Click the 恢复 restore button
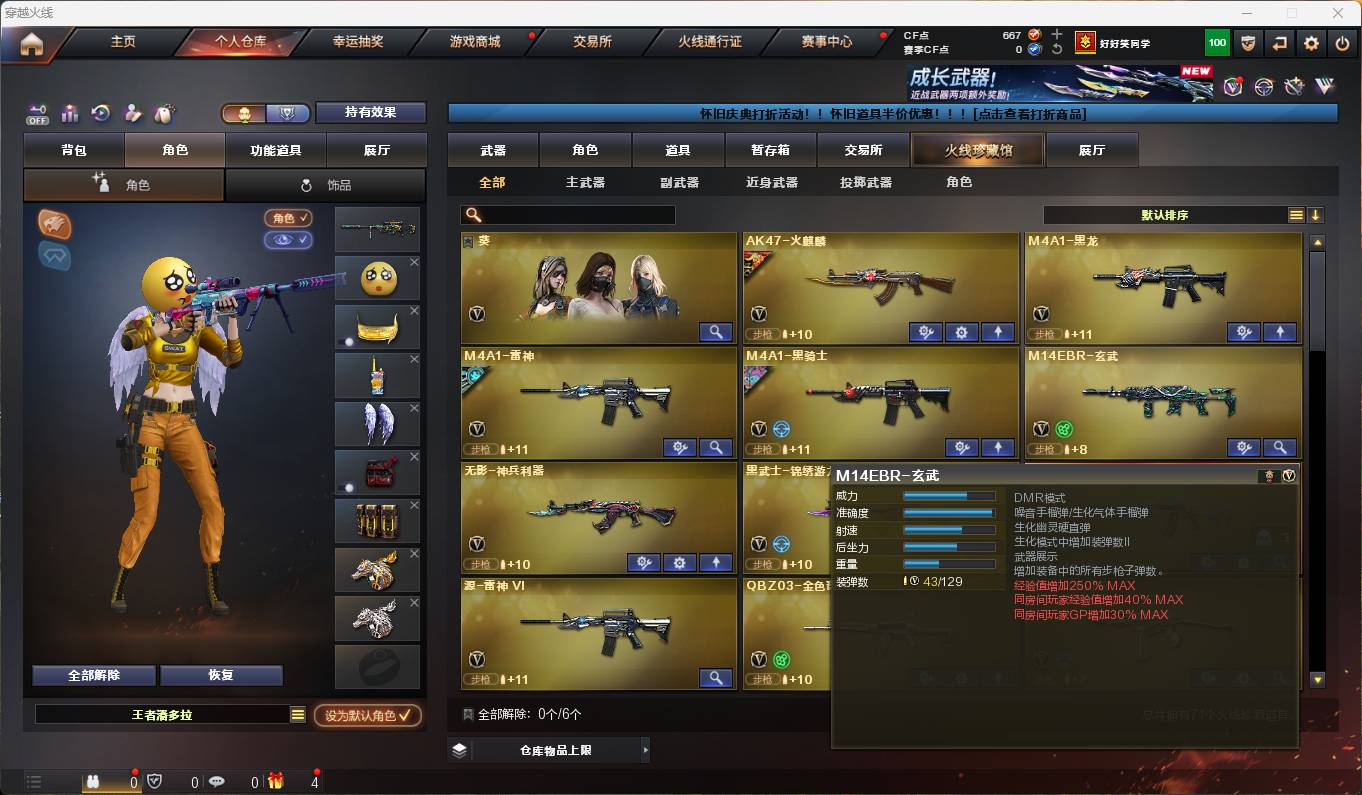This screenshot has height=795, width=1362. 221,675
